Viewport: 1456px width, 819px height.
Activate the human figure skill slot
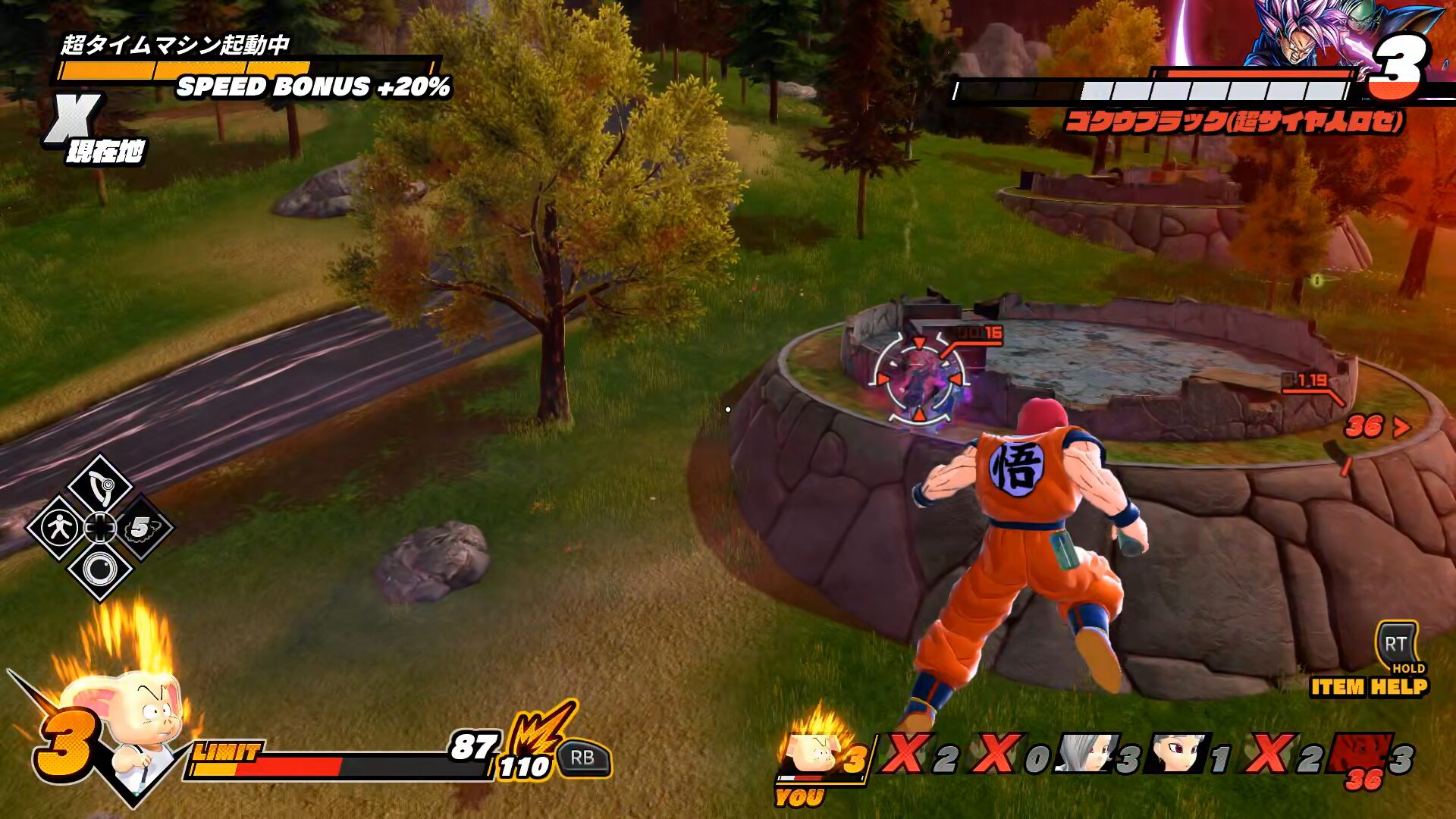click(59, 528)
